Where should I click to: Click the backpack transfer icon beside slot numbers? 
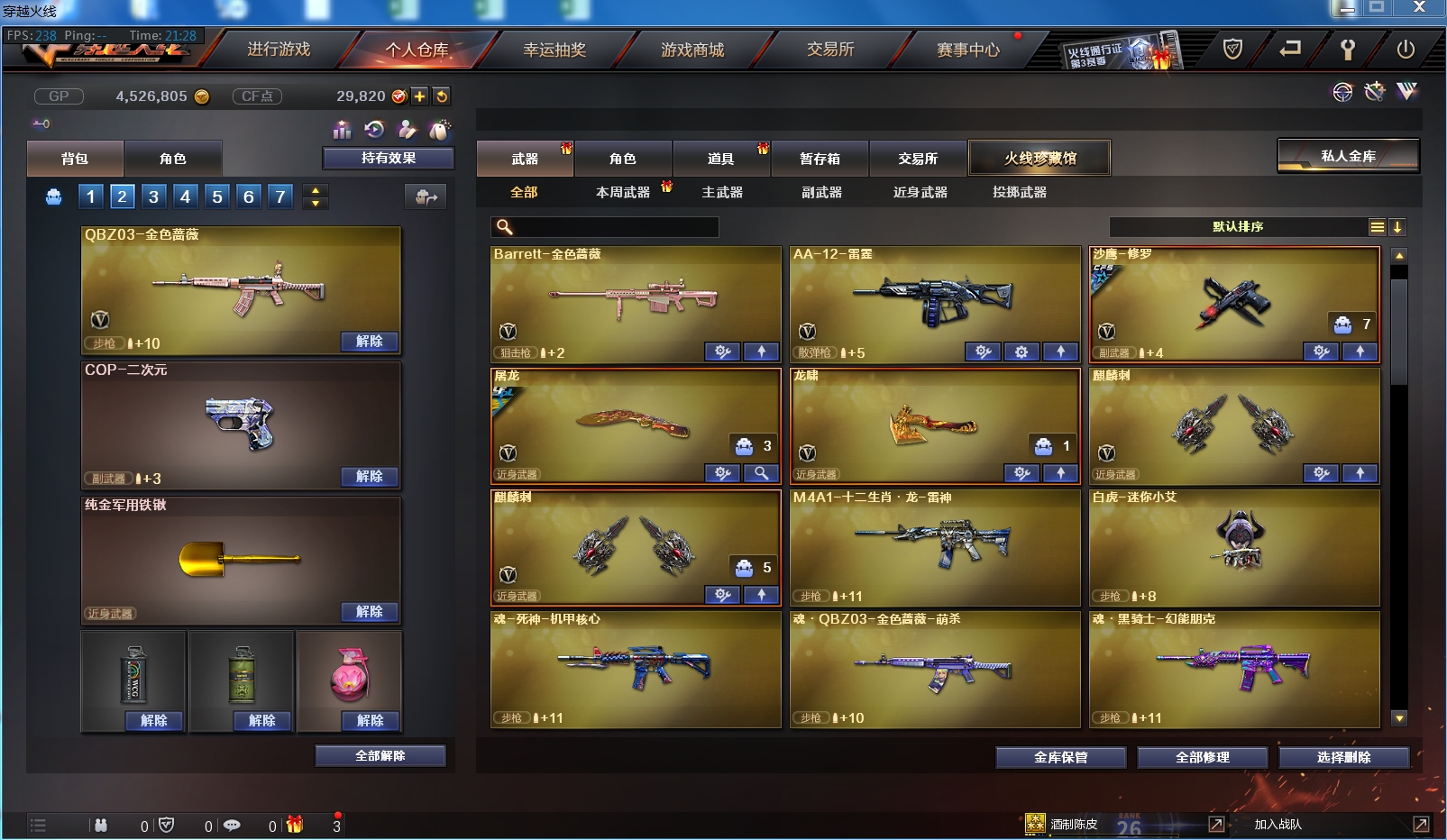(x=426, y=196)
